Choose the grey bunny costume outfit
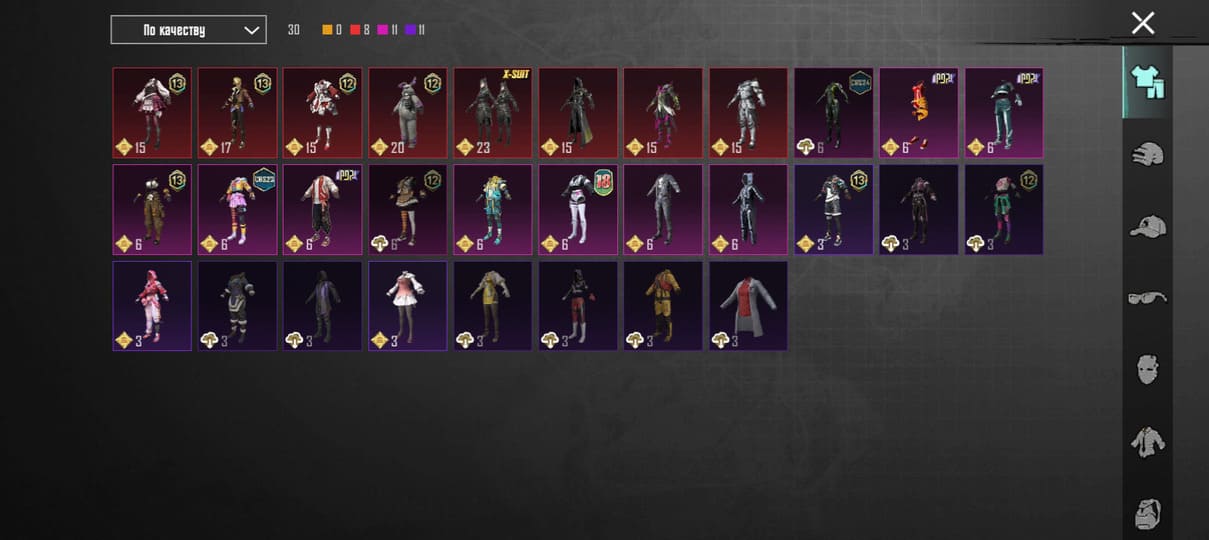Image resolution: width=1209 pixels, height=540 pixels. pyautogui.click(x=408, y=113)
